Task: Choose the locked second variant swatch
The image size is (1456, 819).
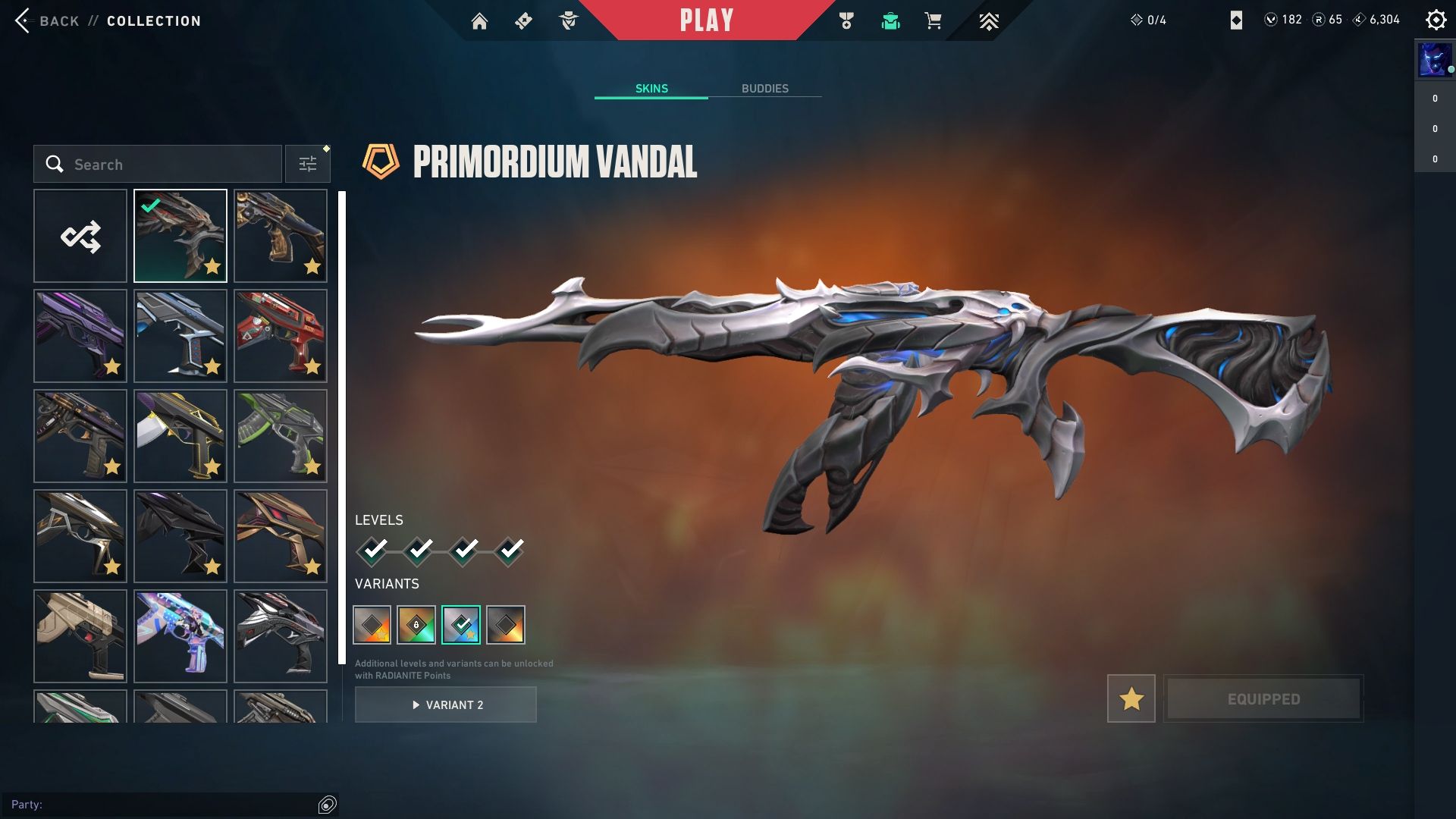Action: [416, 625]
